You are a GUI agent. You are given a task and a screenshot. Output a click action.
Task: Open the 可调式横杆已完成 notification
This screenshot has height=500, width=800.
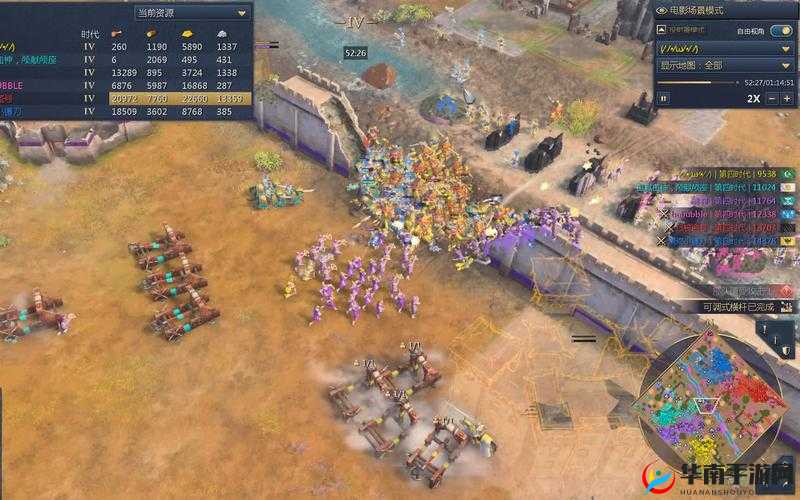tap(739, 306)
